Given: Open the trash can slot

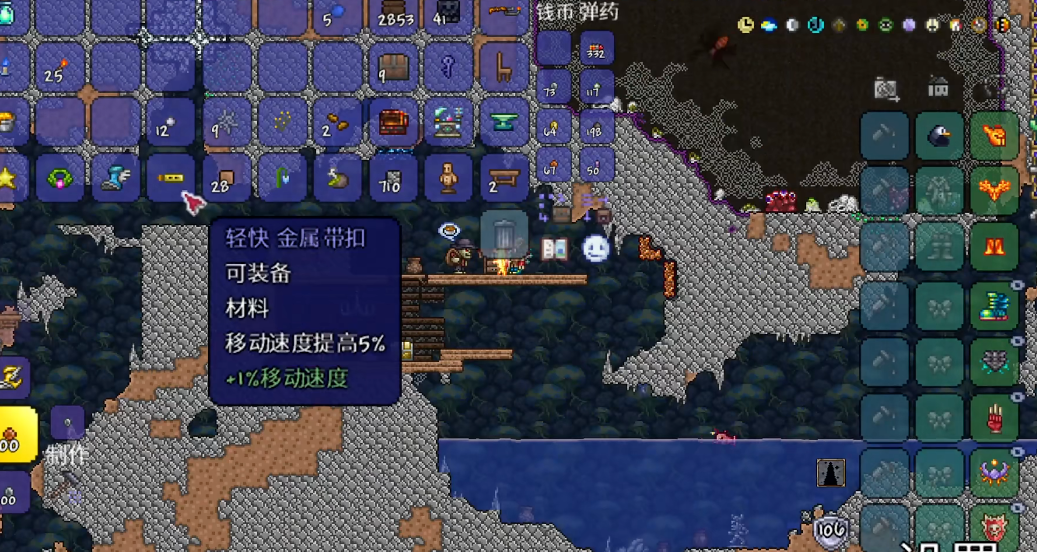Looking at the screenshot, I should point(504,235).
